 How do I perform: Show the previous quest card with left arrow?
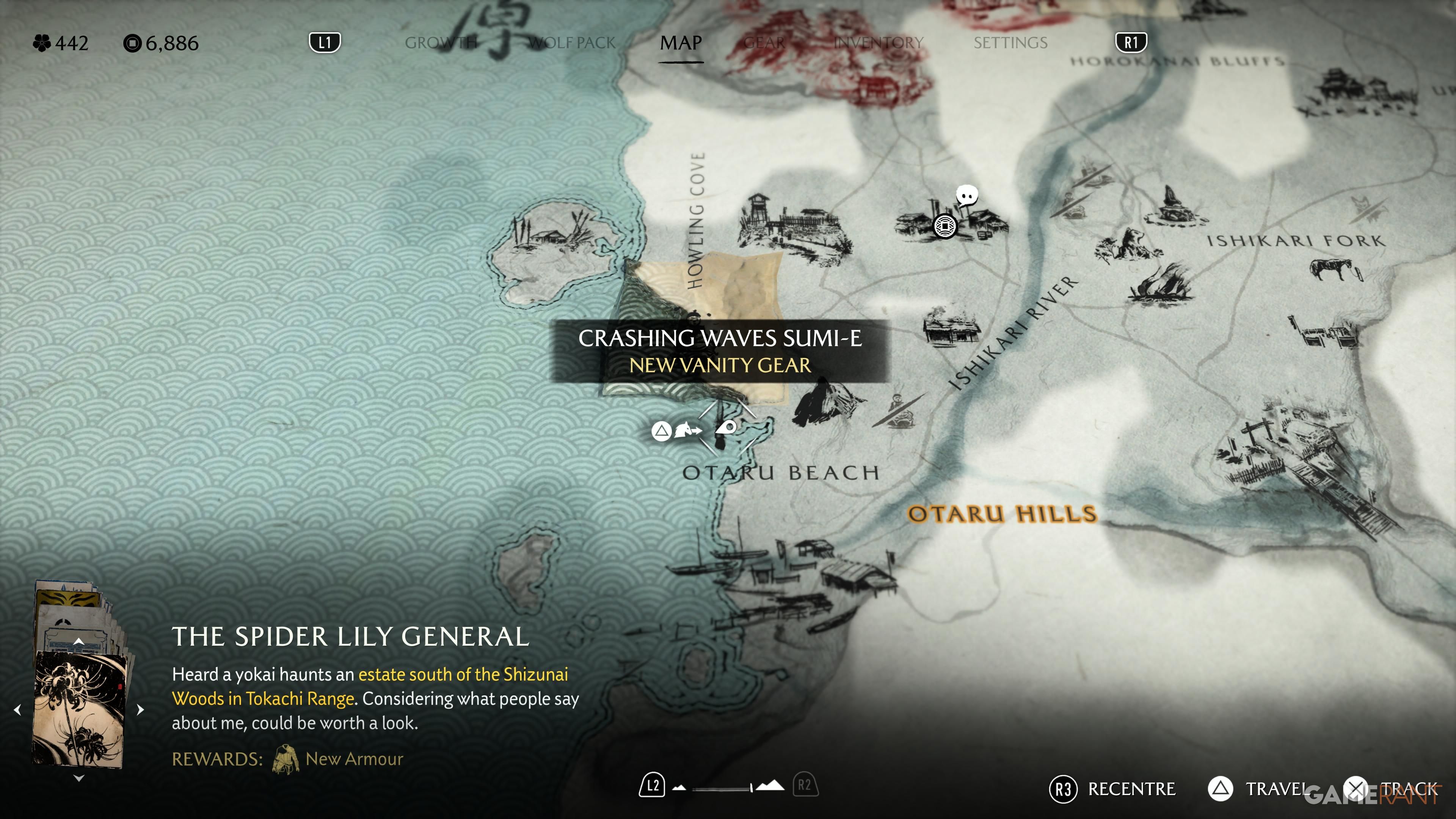click(17, 709)
